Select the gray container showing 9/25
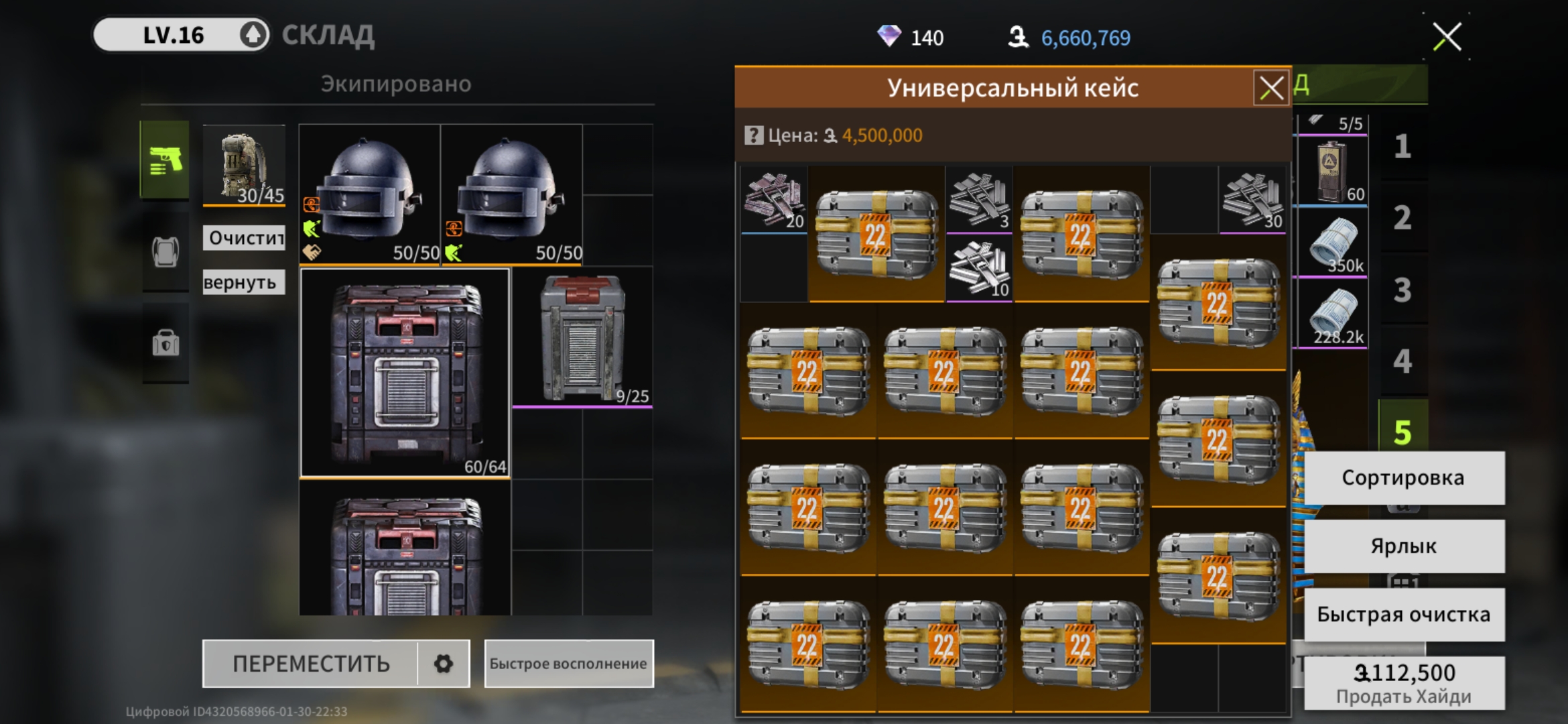The image size is (1568, 724). pos(582,339)
